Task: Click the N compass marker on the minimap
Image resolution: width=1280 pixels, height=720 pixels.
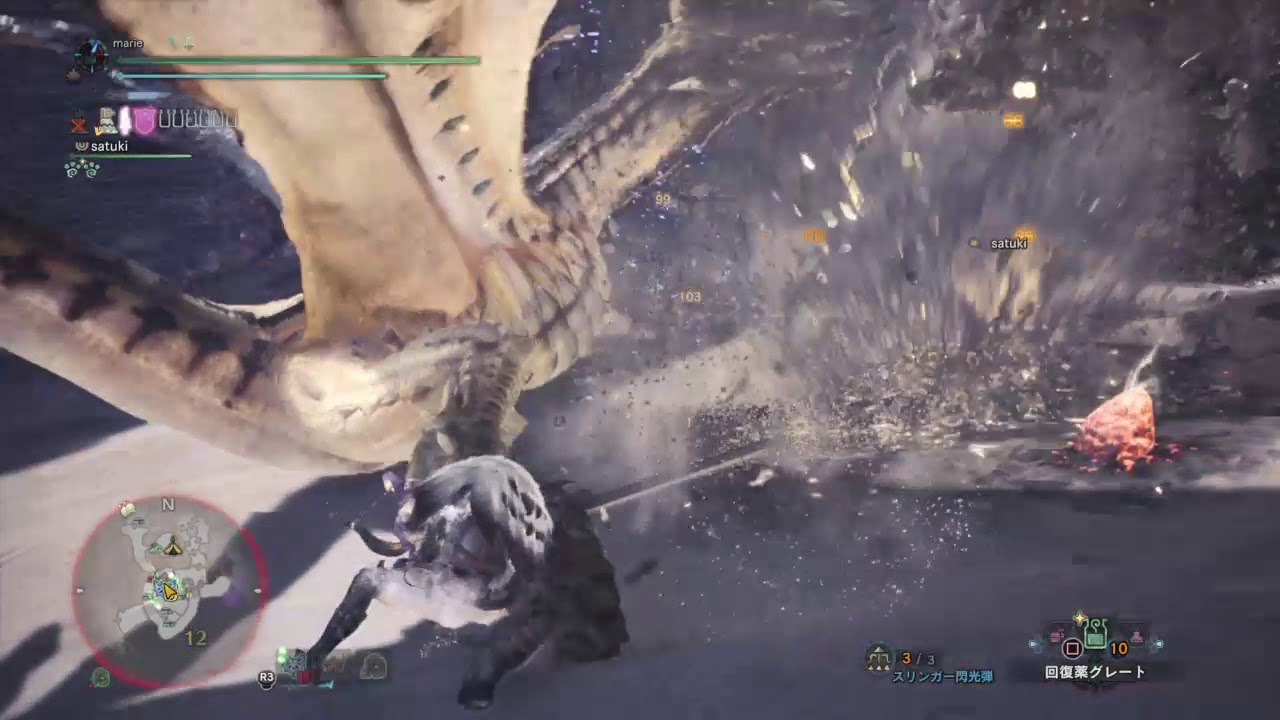Action: point(167,505)
